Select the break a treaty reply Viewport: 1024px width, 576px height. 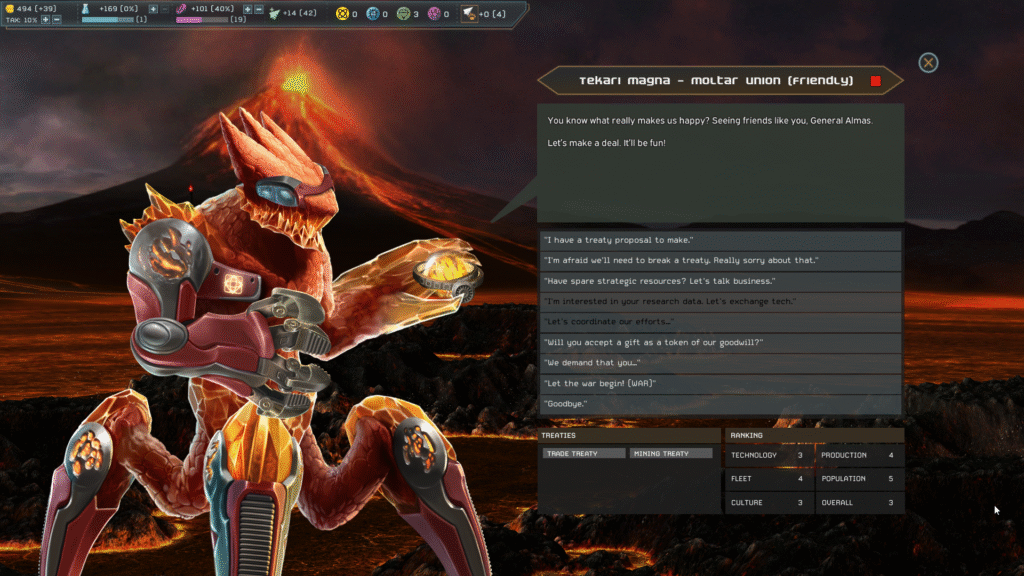coord(720,260)
